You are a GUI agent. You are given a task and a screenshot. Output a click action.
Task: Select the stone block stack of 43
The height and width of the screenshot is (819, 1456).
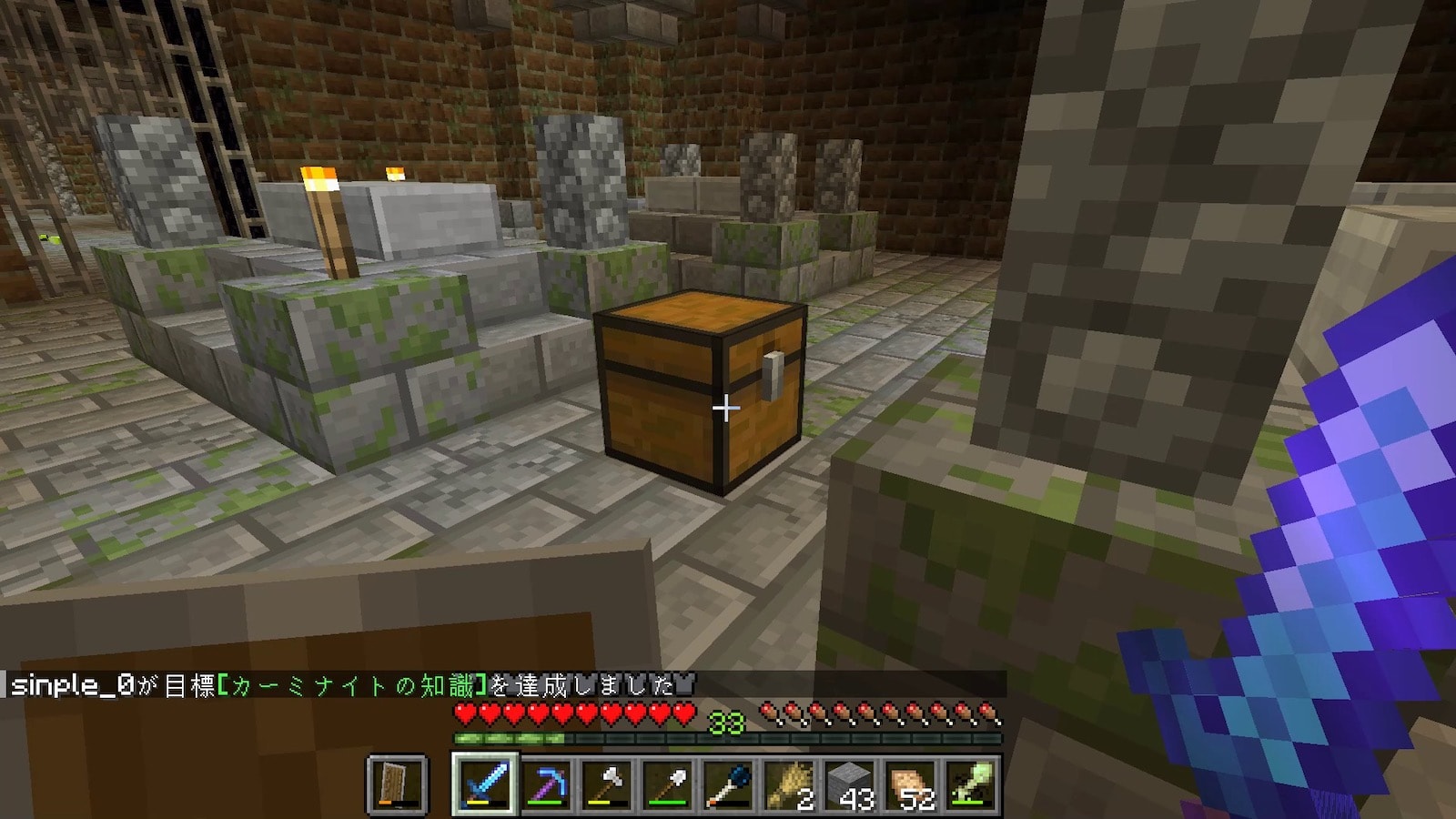pos(850,784)
